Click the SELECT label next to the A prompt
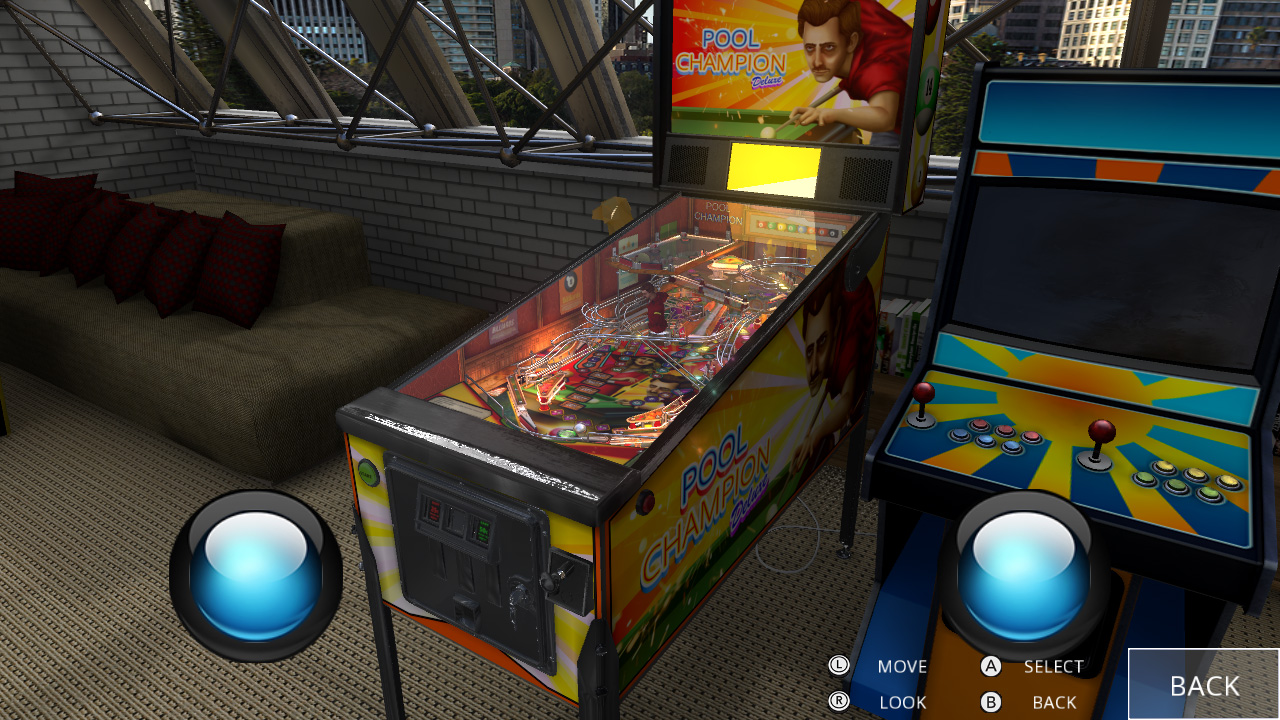Screen dimensions: 1280x720 tap(1052, 665)
